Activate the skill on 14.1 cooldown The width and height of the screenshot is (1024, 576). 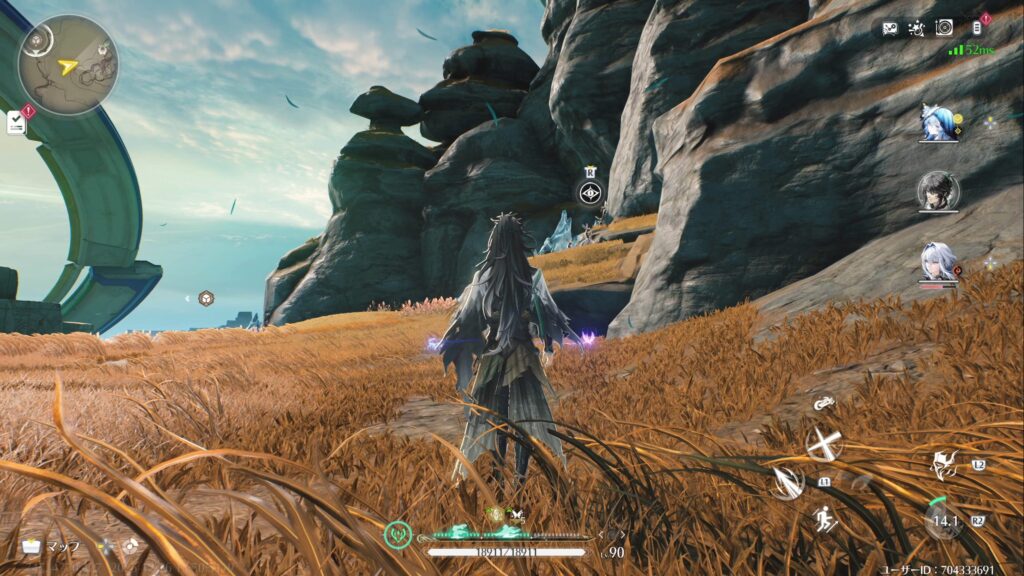pyautogui.click(x=942, y=520)
